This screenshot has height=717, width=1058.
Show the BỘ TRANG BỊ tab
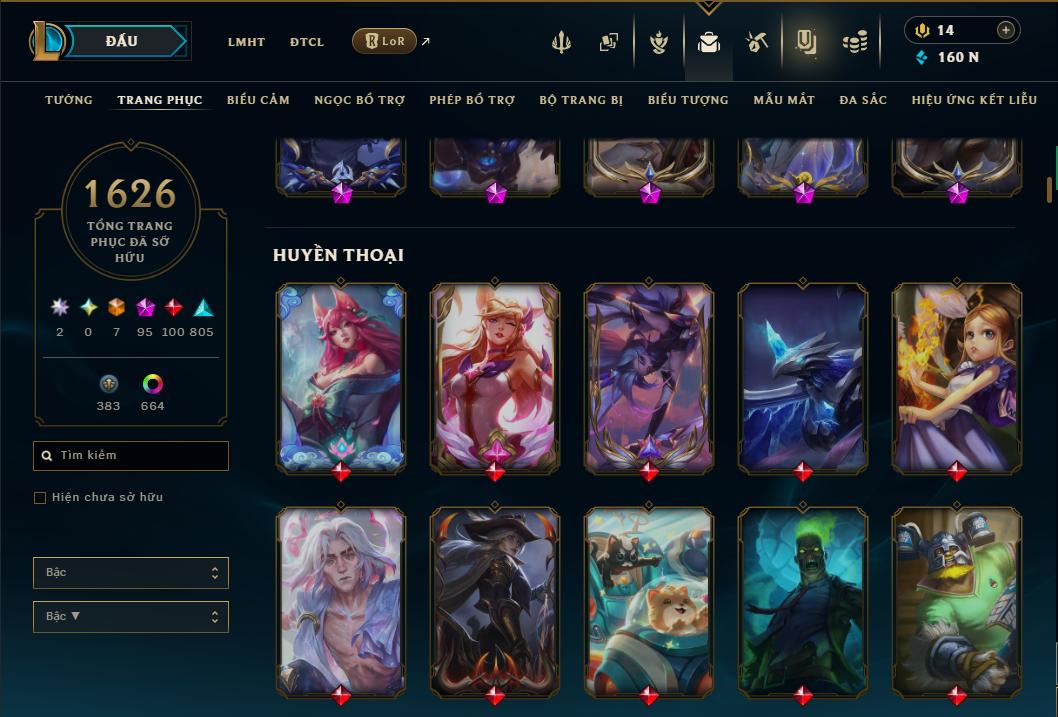[x=581, y=100]
